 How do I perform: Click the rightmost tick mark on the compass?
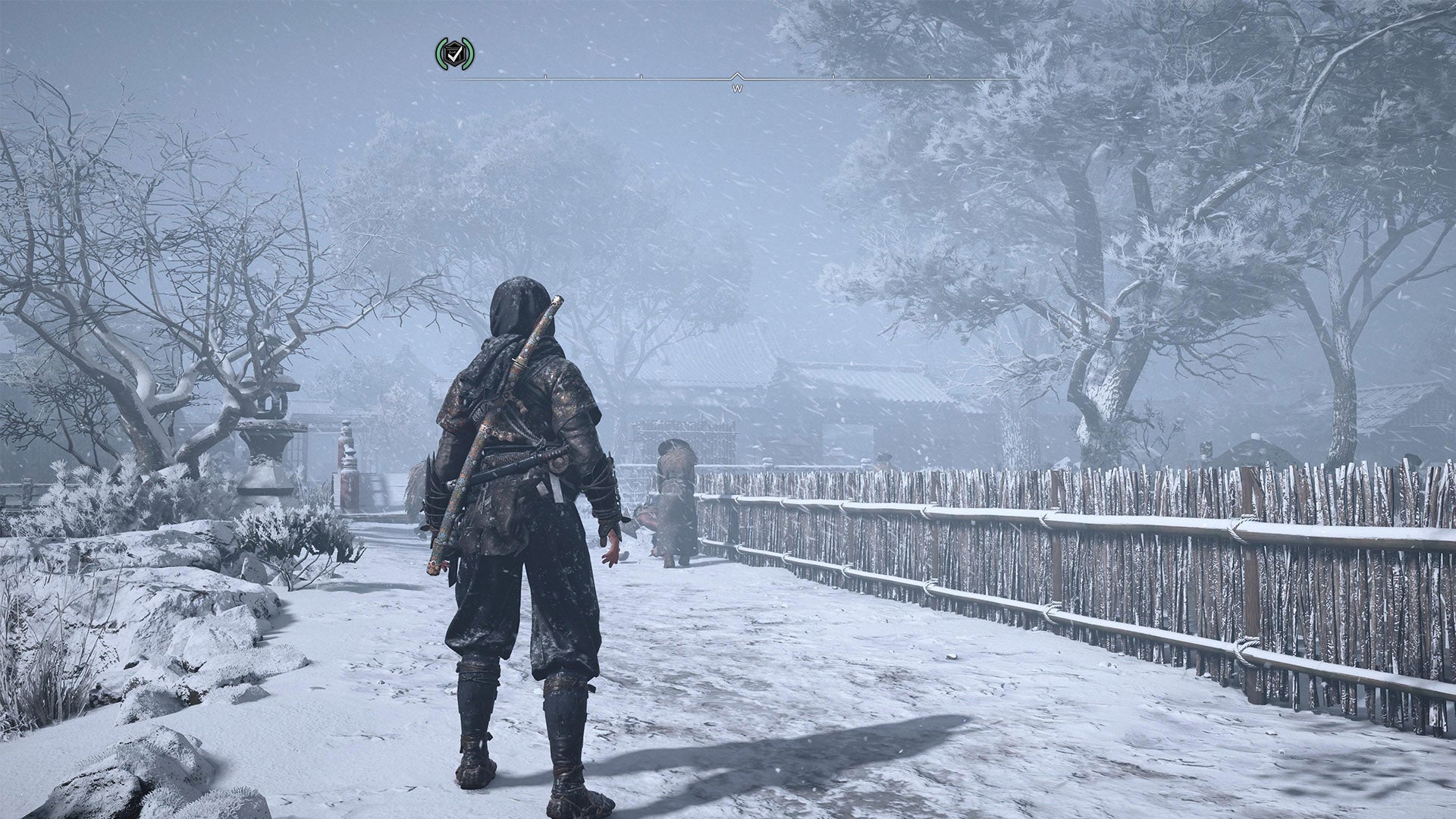pos(928,77)
